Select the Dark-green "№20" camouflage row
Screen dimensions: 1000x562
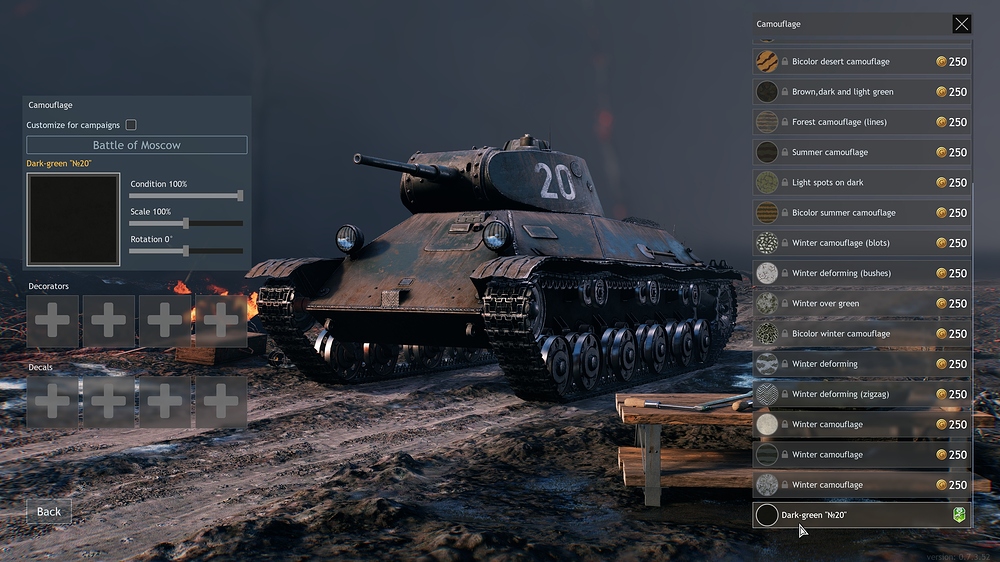pos(861,515)
